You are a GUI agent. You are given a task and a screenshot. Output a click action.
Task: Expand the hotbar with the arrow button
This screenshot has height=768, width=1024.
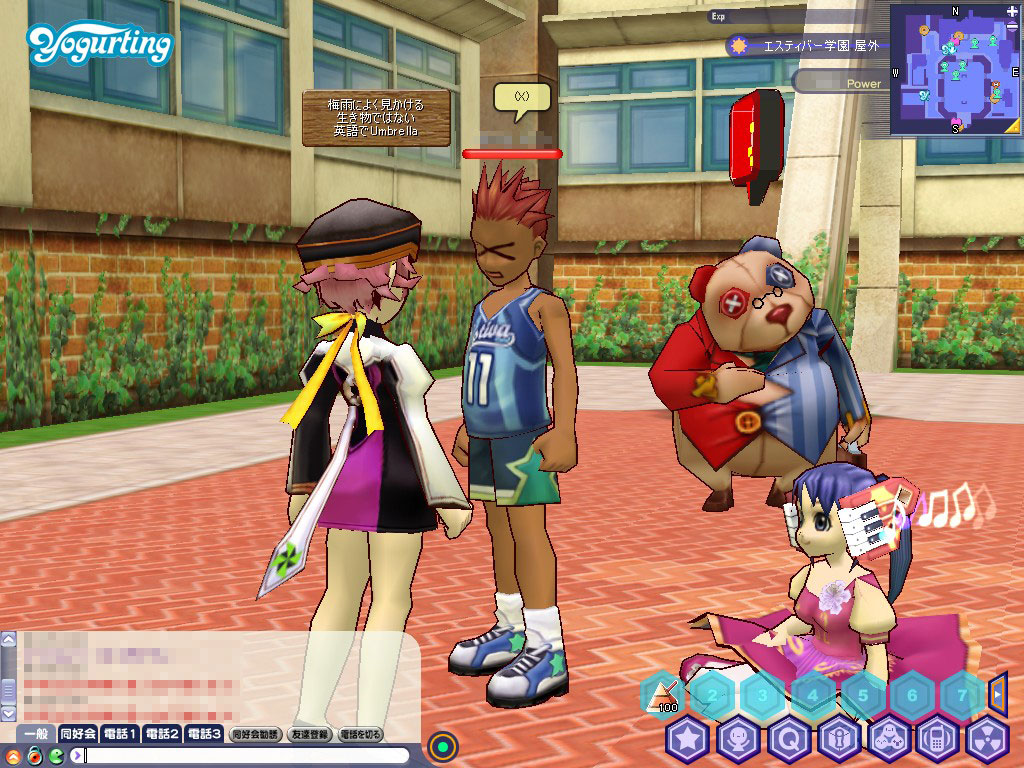(x=997, y=691)
